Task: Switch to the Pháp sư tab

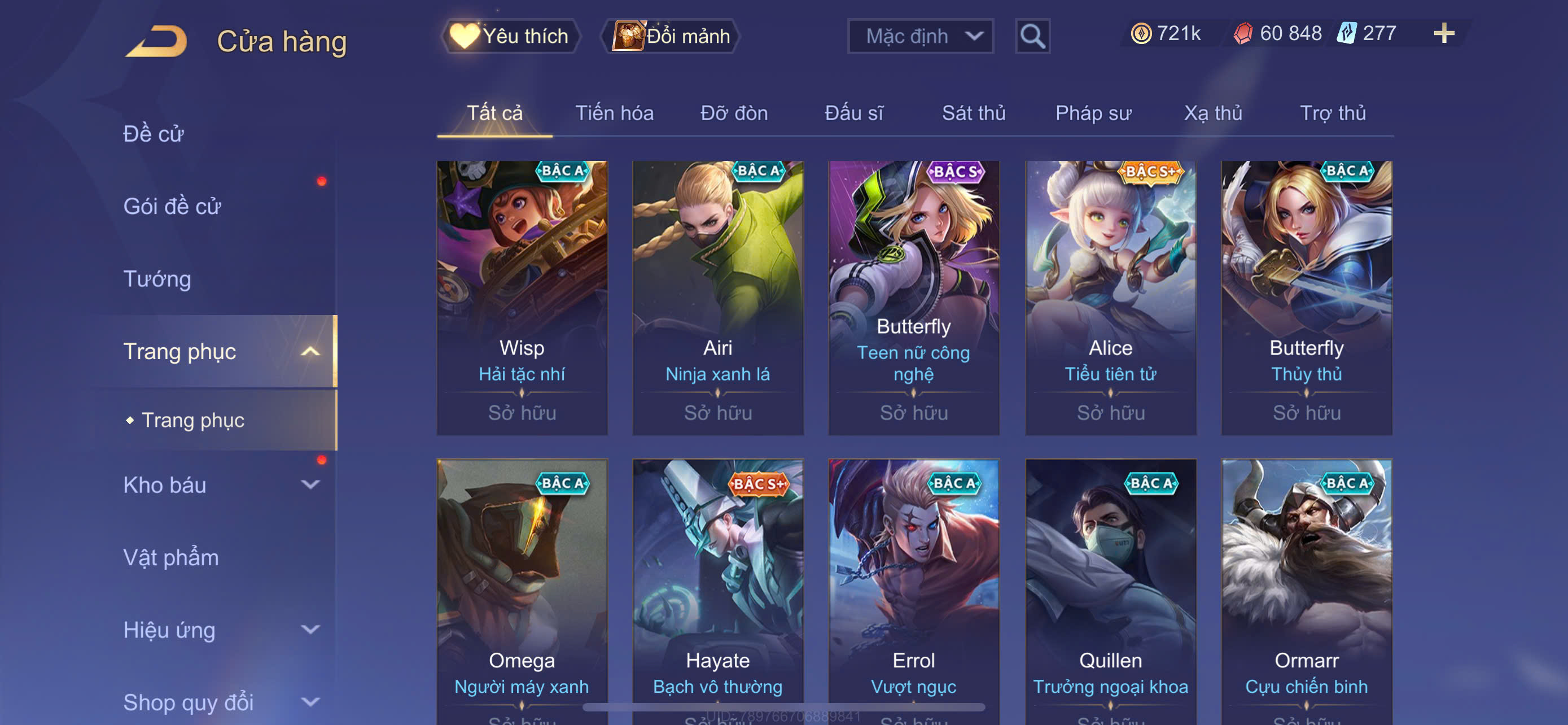Action: tap(1093, 113)
